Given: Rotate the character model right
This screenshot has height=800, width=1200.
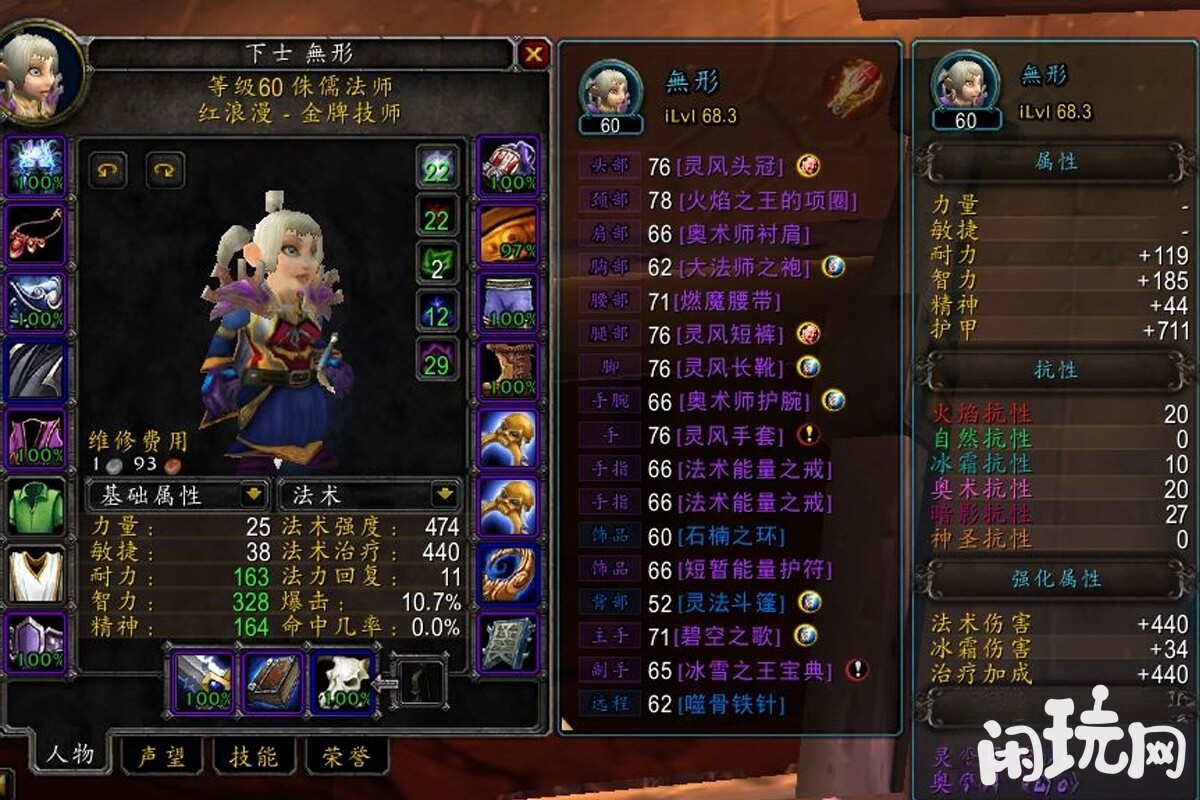Looking at the screenshot, I should 165,170.
